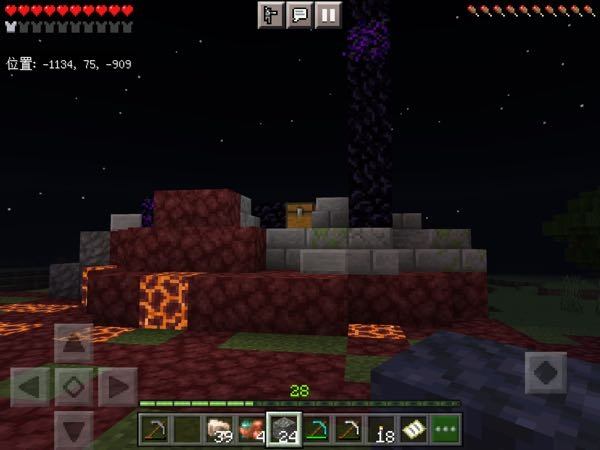Select the map item in the hotbar

413,430
